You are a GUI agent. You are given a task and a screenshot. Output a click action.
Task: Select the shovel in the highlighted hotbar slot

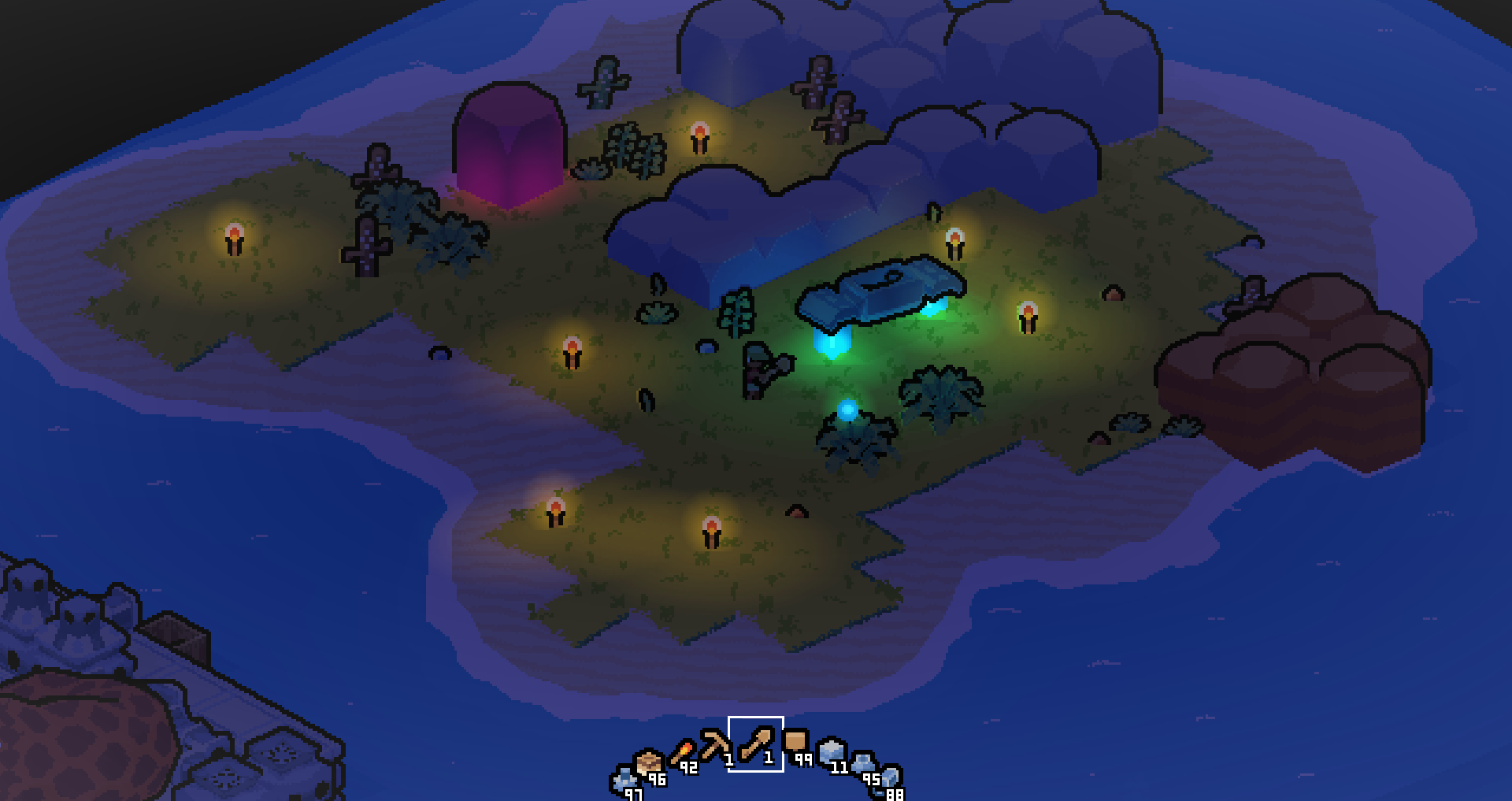click(x=757, y=744)
